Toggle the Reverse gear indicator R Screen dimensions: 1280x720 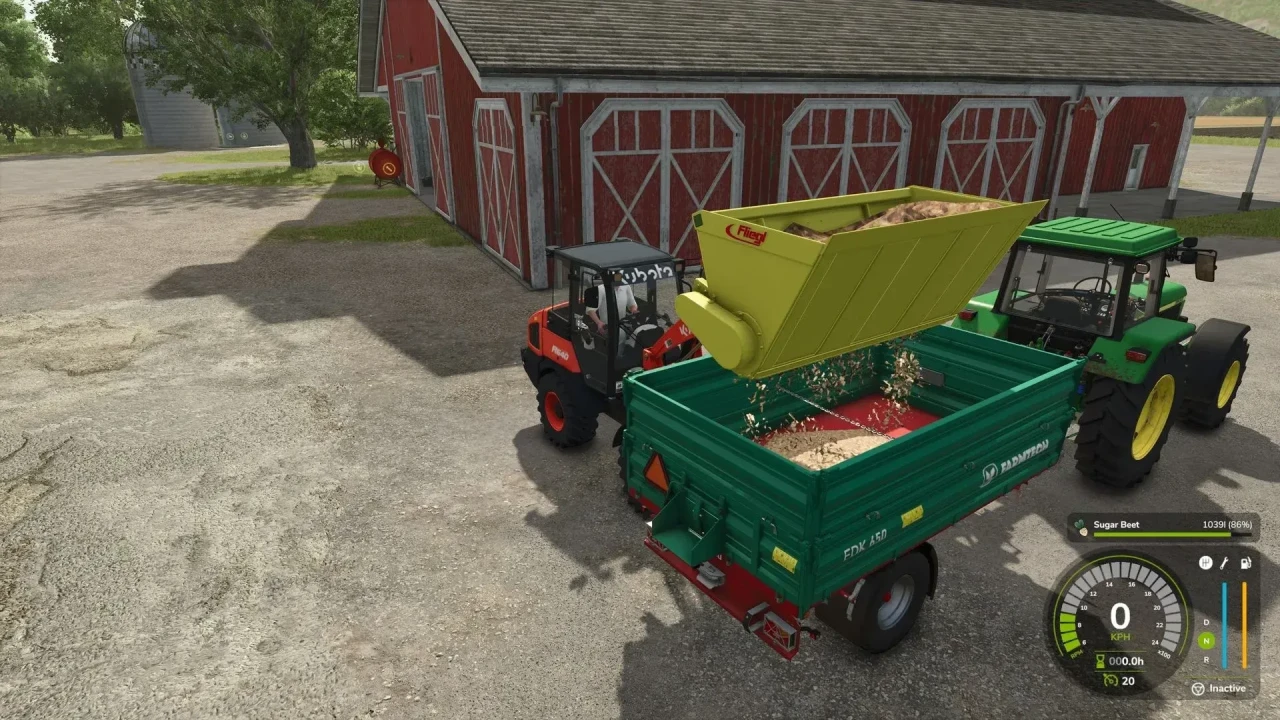tap(1207, 659)
